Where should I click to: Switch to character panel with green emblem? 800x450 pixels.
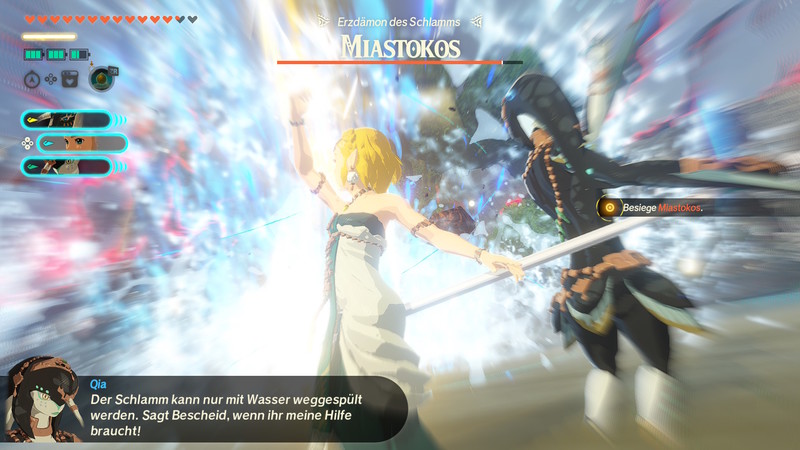66,166
